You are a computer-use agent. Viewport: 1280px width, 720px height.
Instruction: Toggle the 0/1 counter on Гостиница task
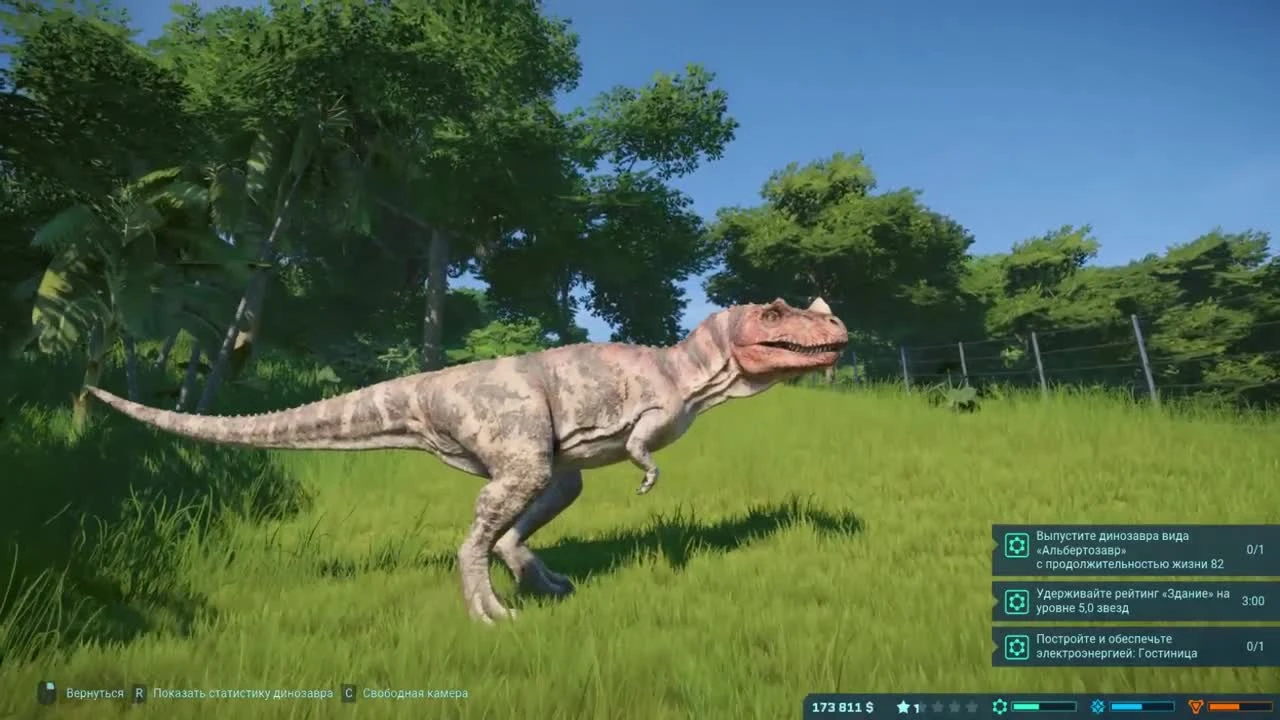tap(1255, 645)
